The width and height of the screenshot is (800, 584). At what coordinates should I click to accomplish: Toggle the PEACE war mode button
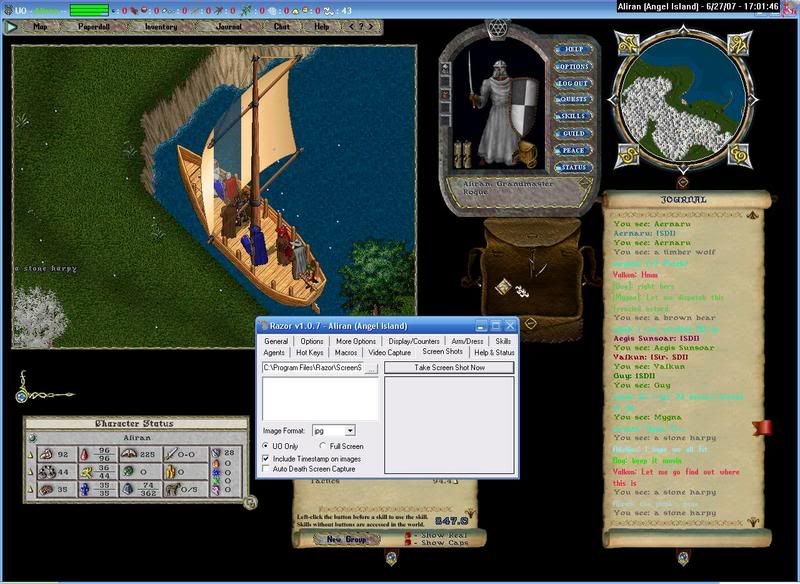[573, 150]
